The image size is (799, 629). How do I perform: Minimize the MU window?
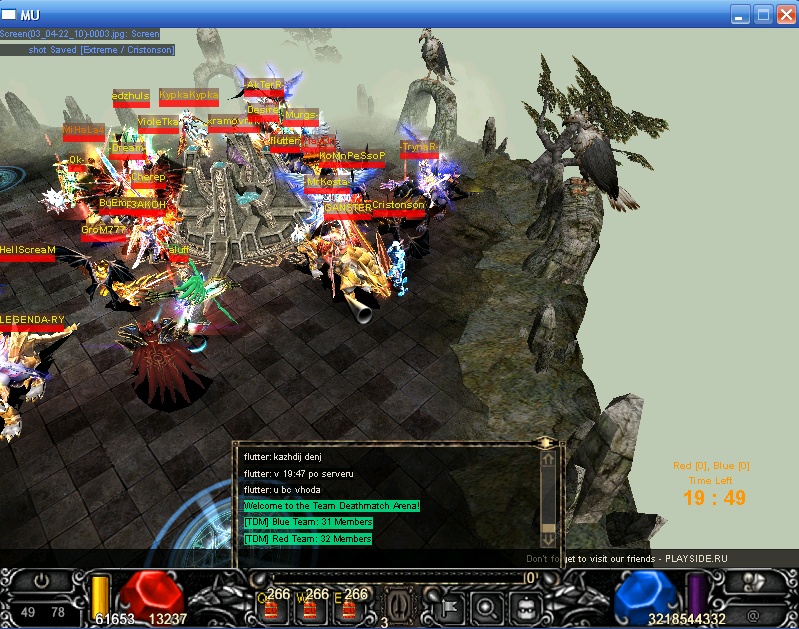[740, 14]
